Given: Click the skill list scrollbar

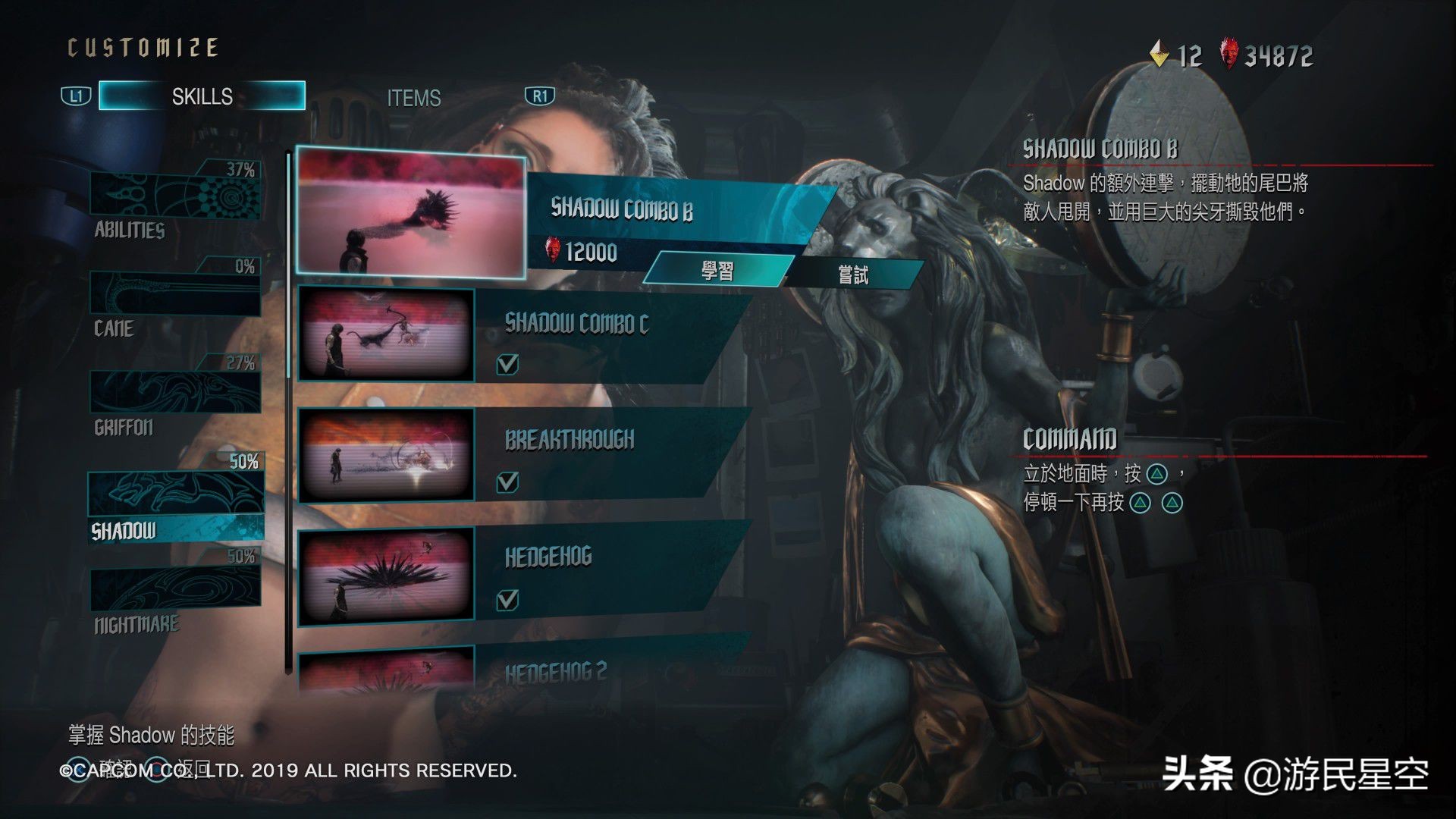Looking at the screenshot, I should (x=288, y=409).
